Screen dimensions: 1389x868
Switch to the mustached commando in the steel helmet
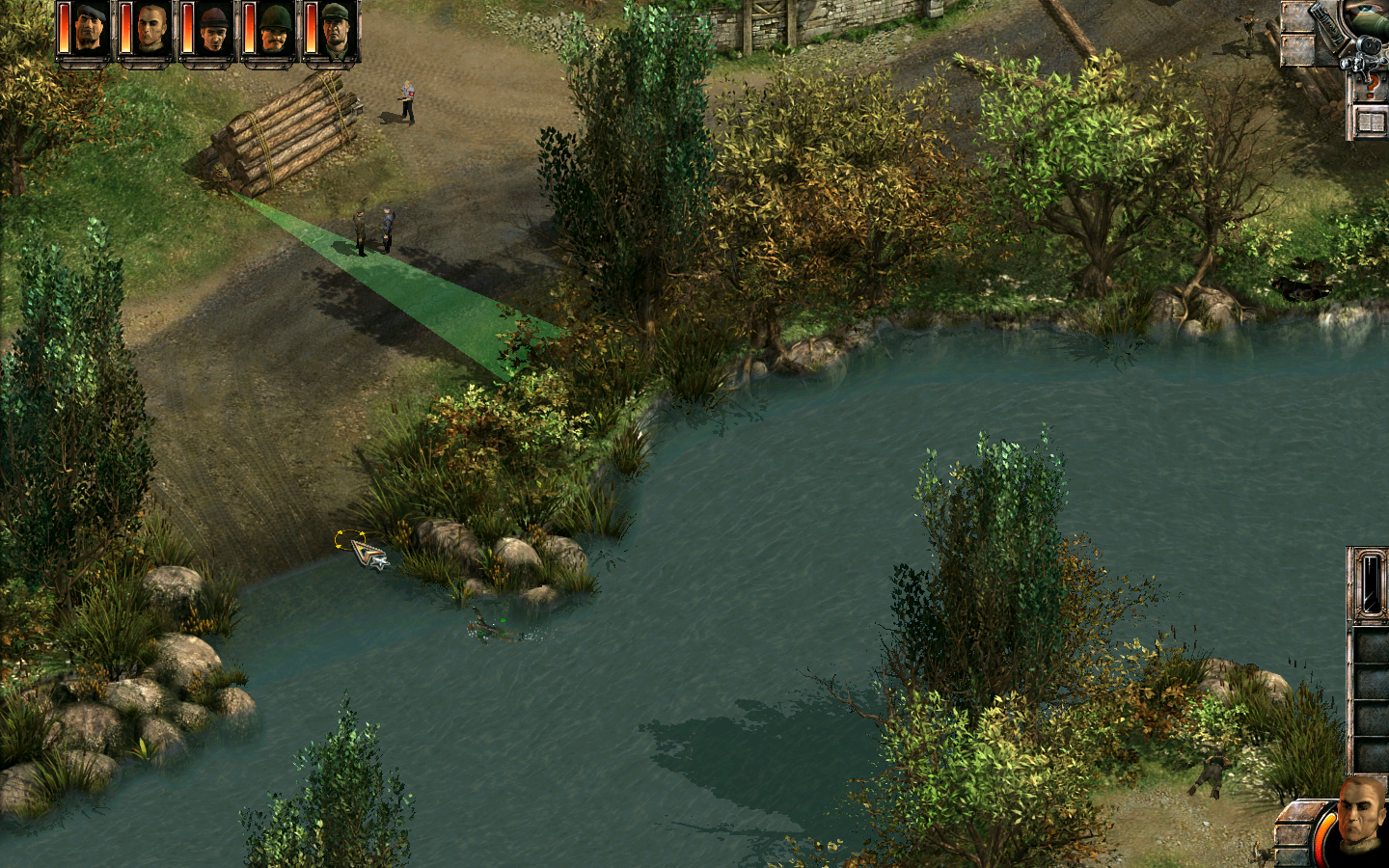(275, 30)
